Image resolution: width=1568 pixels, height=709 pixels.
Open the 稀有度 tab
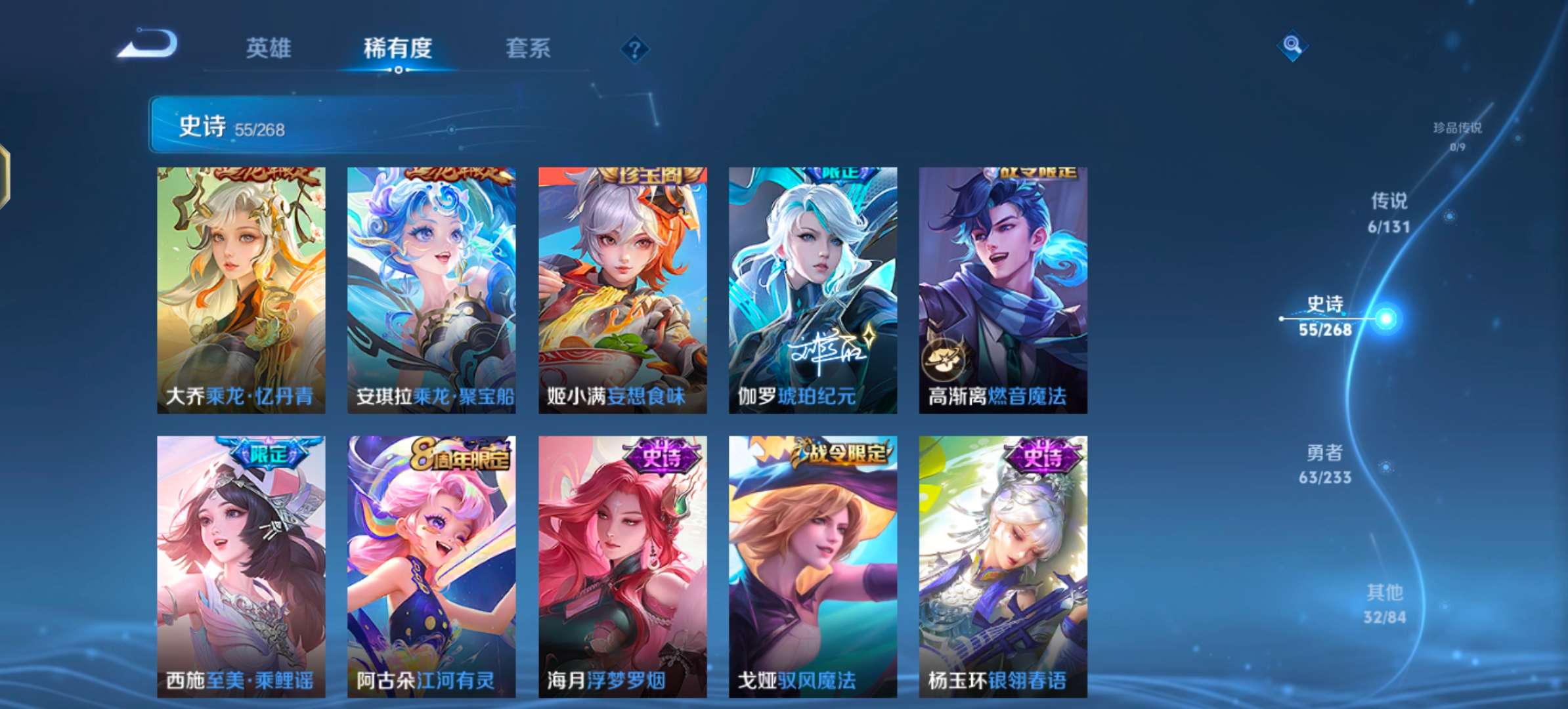pyautogui.click(x=399, y=48)
